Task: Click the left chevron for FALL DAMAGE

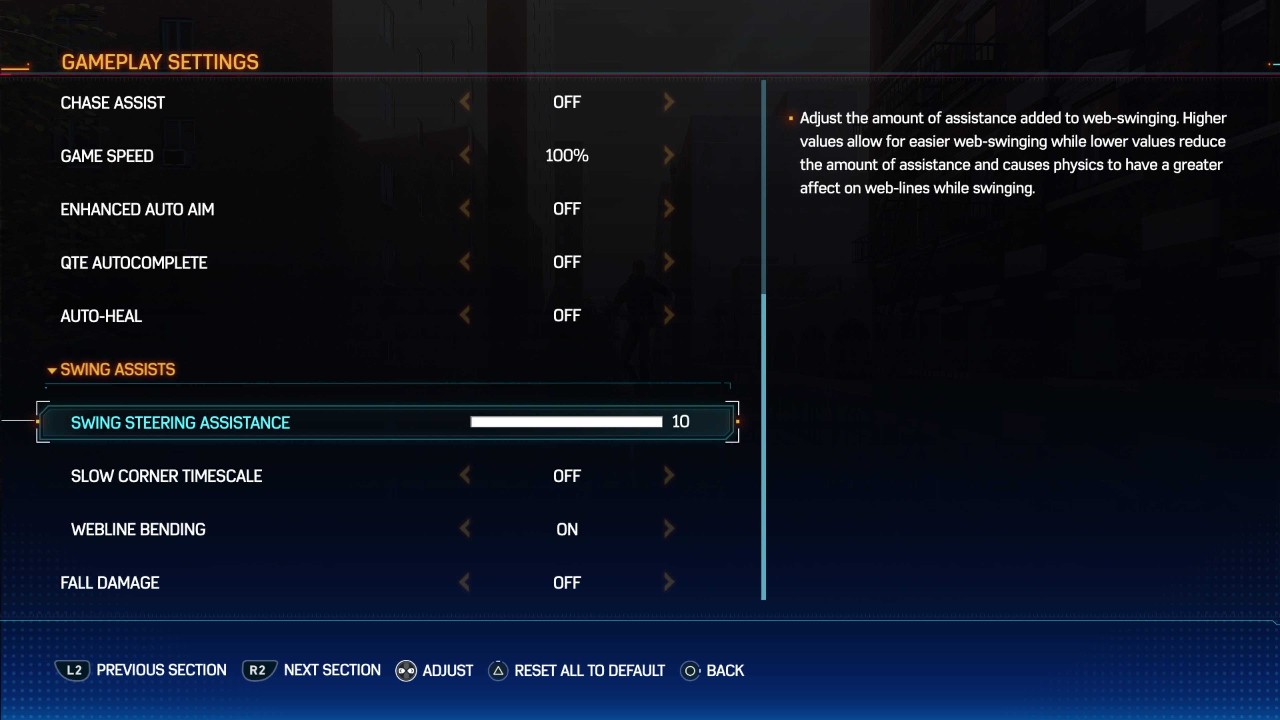Action: [x=464, y=582]
